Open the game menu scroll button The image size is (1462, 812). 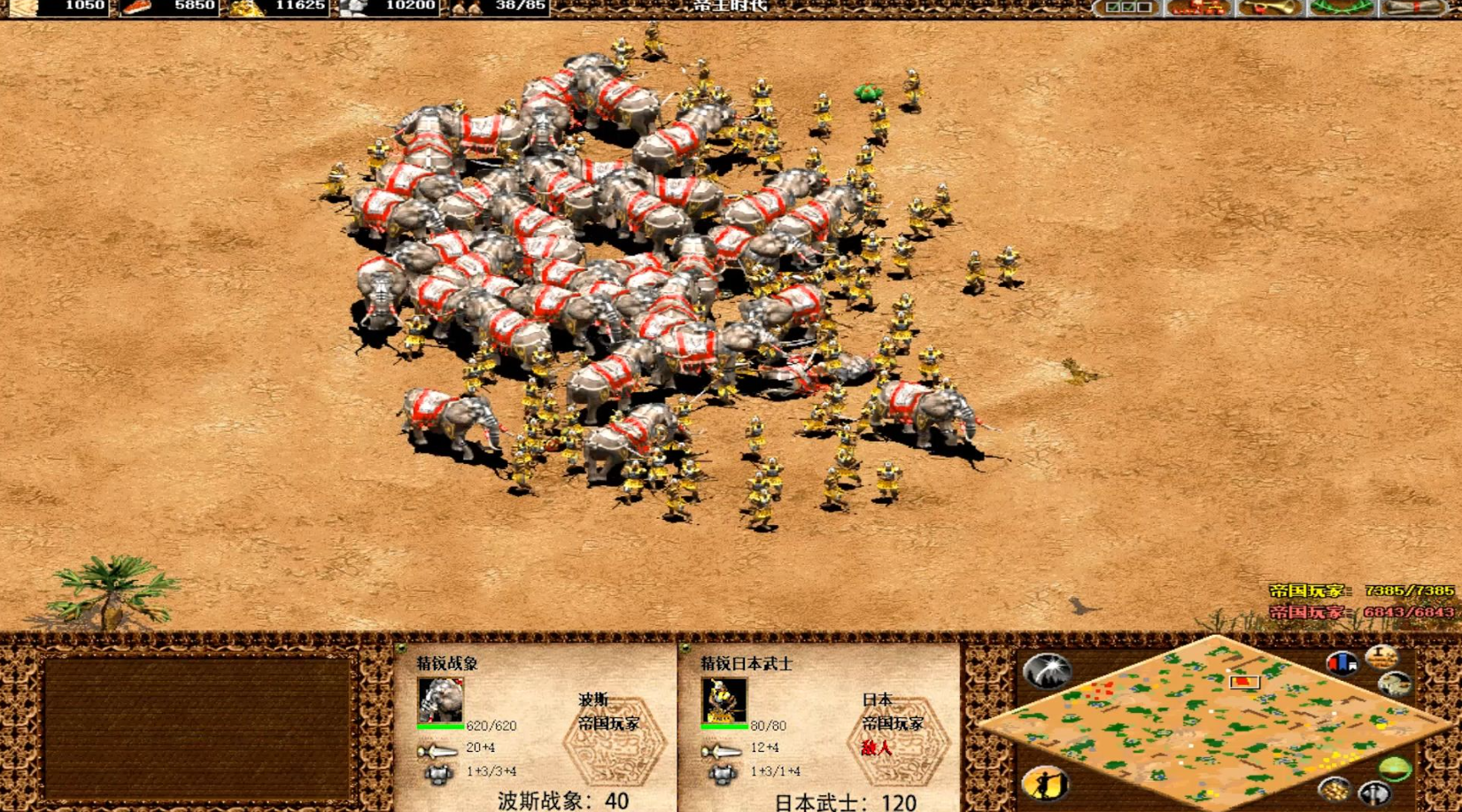[x=1413, y=7]
